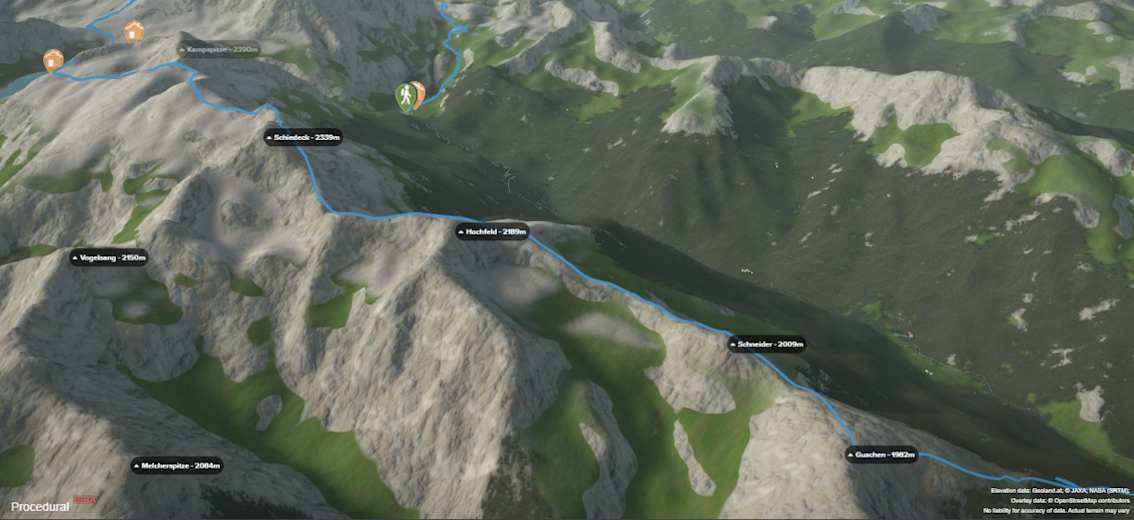
Task: Open the Hochfeld 2189m peak marker
Action: tap(492, 232)
